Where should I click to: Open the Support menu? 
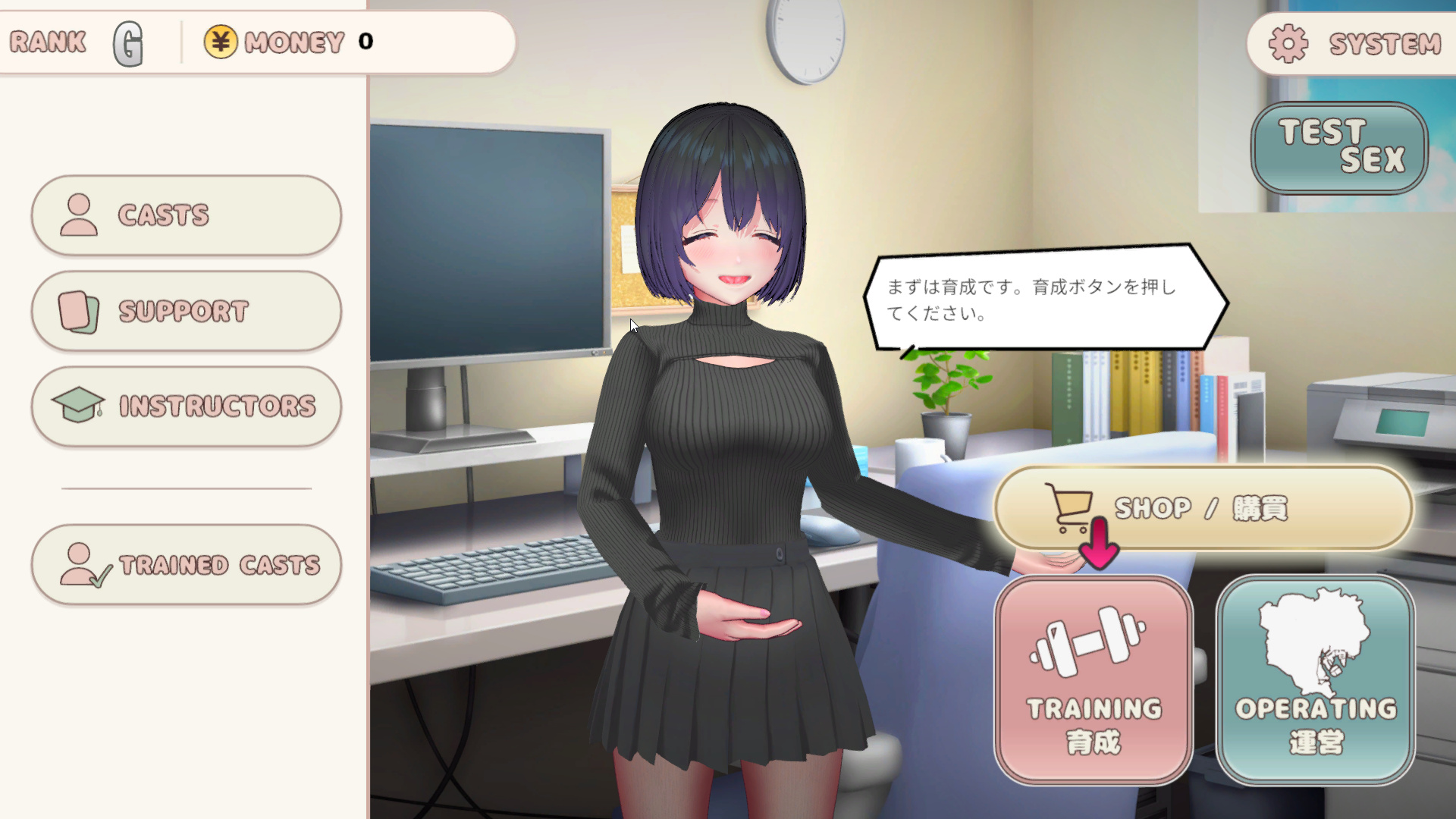pos(187,311)
